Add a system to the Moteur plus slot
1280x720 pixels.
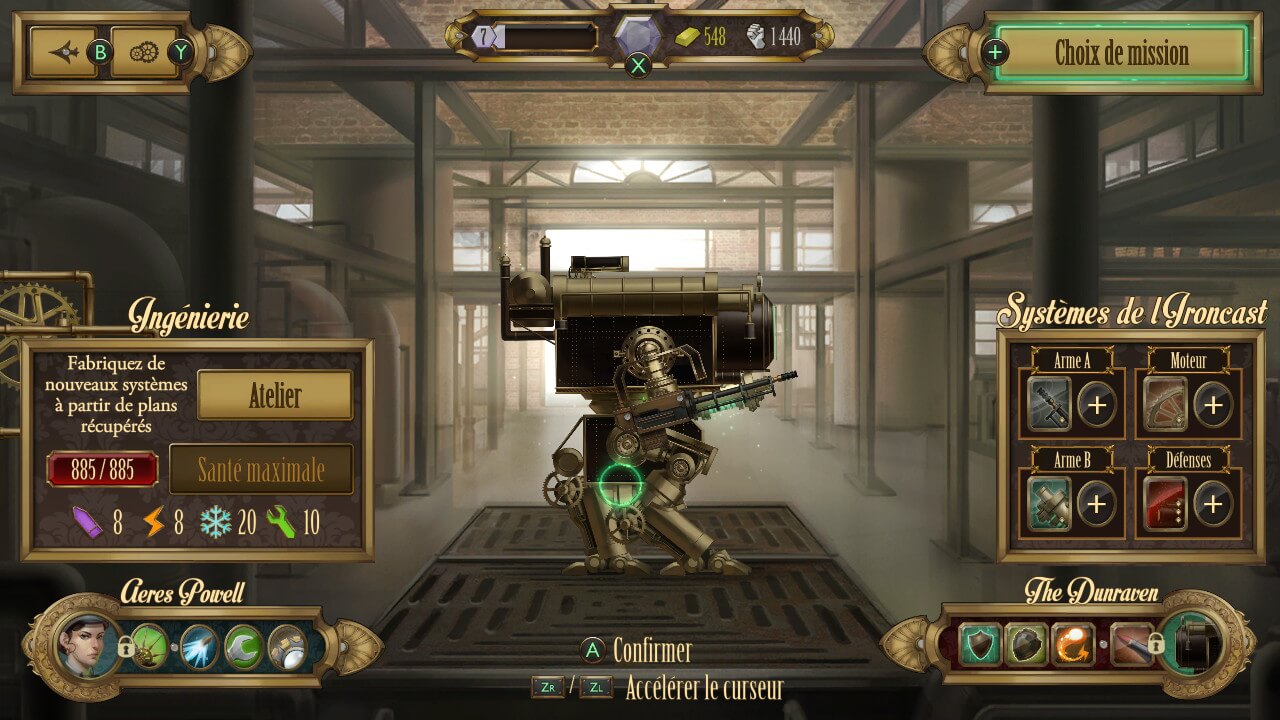(1213, 404)
